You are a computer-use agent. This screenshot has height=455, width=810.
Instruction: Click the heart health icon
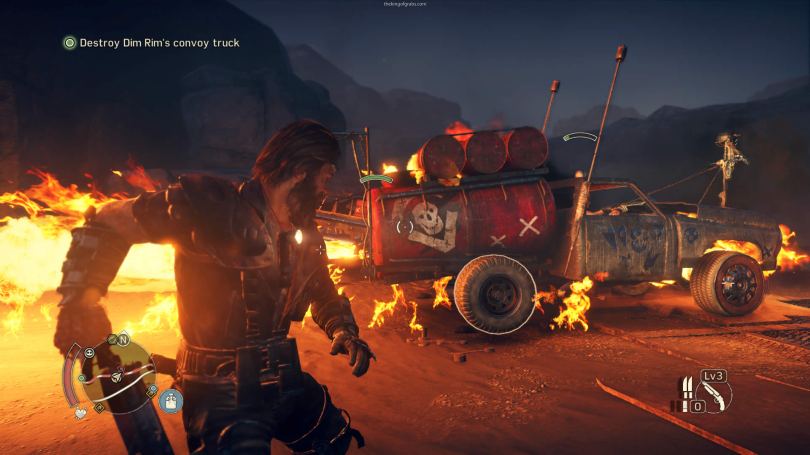(x=79, y=411)
